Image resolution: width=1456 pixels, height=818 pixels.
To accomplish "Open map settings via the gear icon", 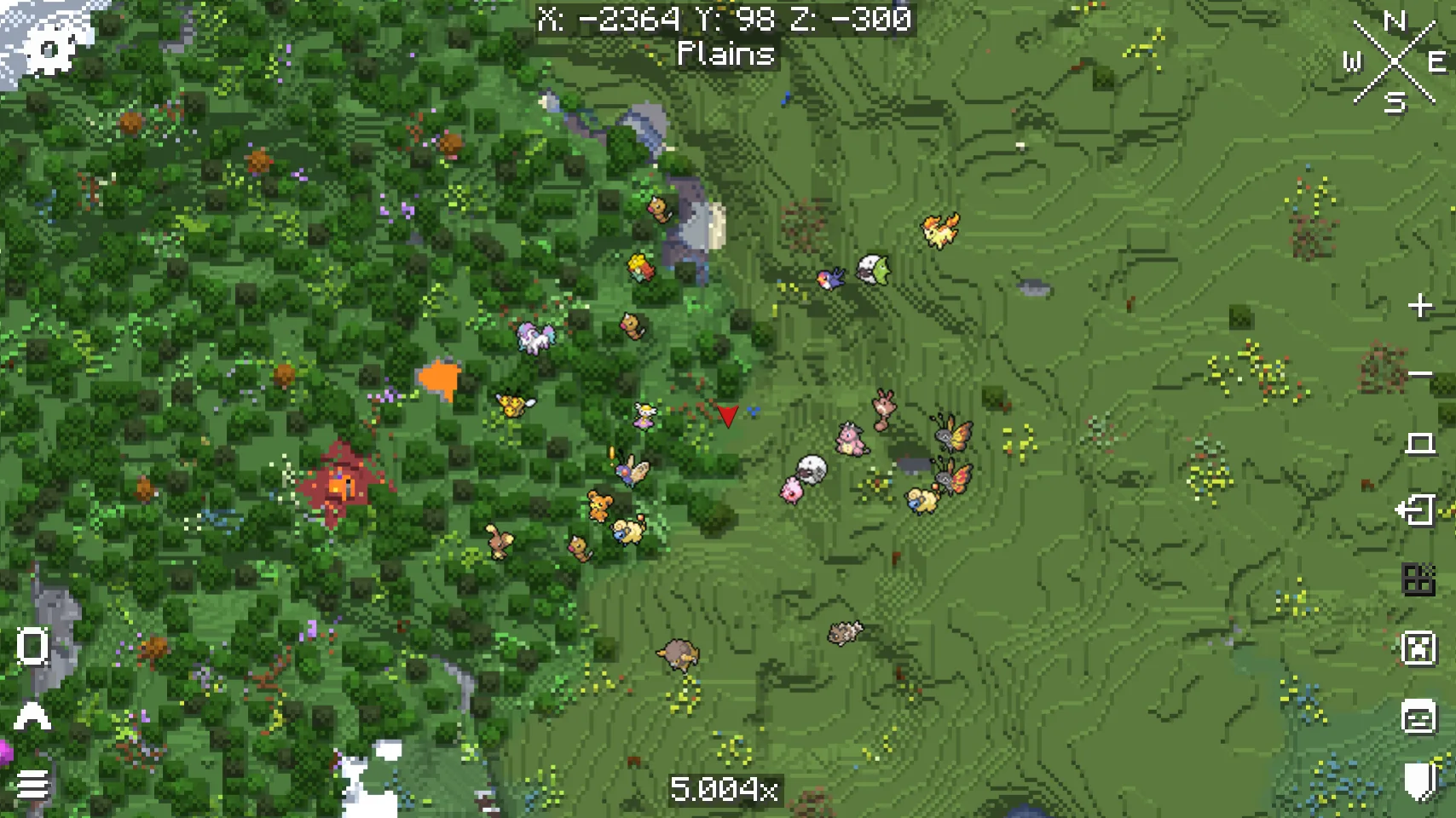I will tap(51, 49).
